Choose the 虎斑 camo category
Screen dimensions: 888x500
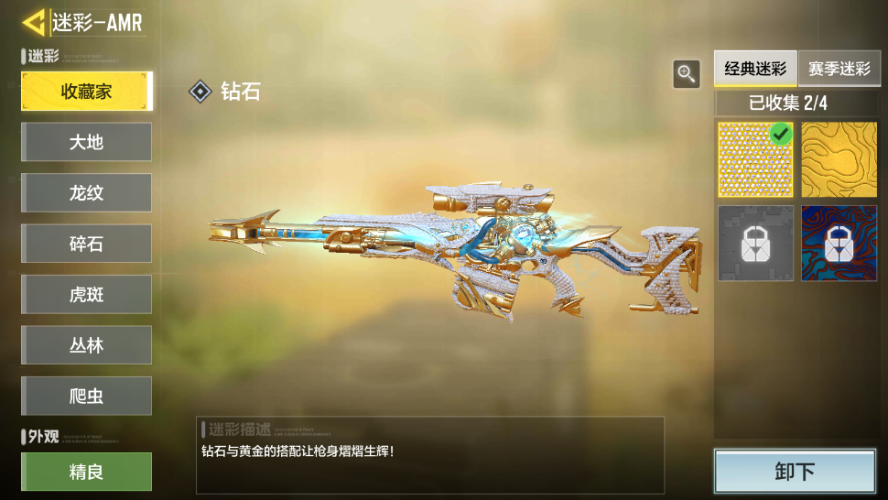tap(86, 294)
